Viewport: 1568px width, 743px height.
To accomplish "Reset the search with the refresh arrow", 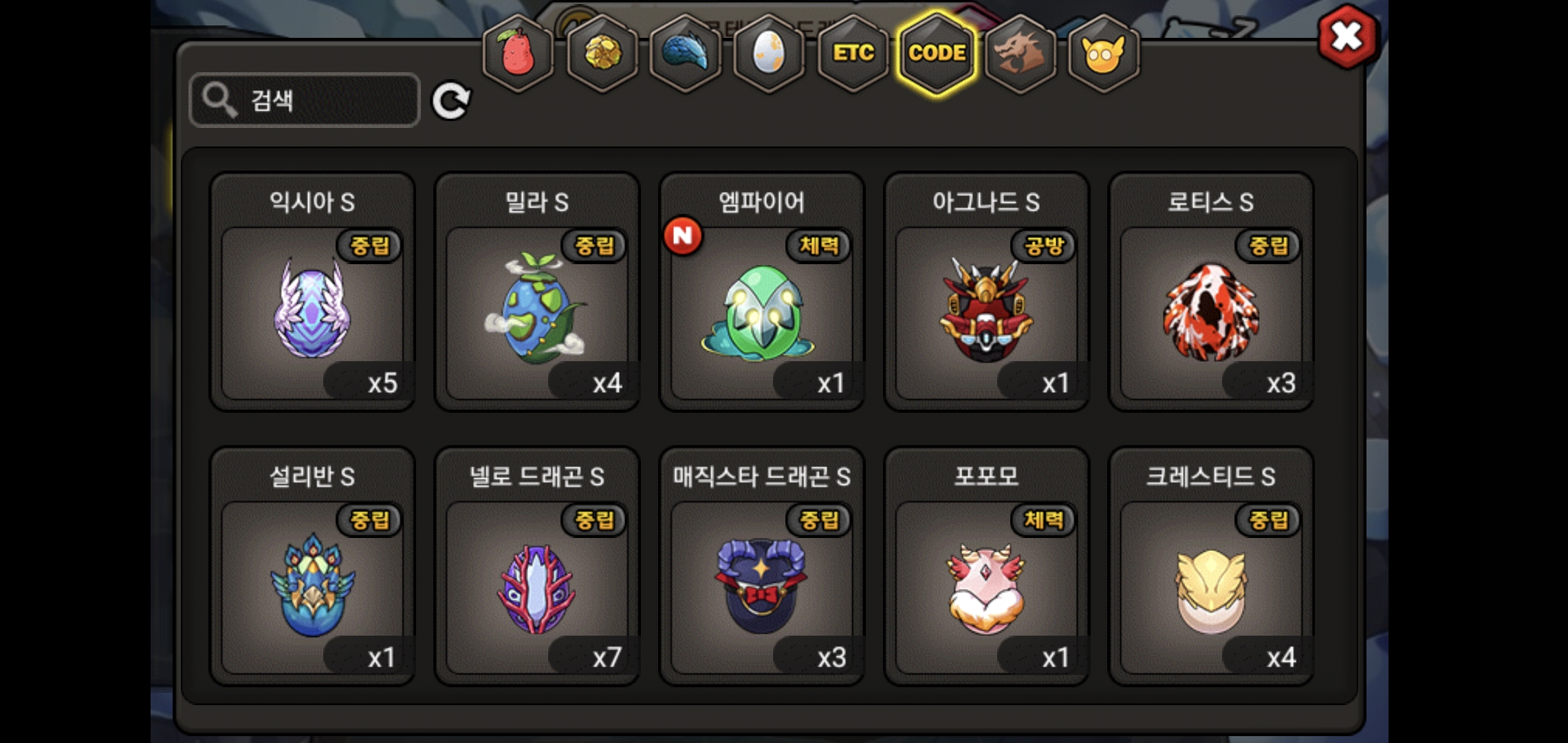I will [451, 101].
